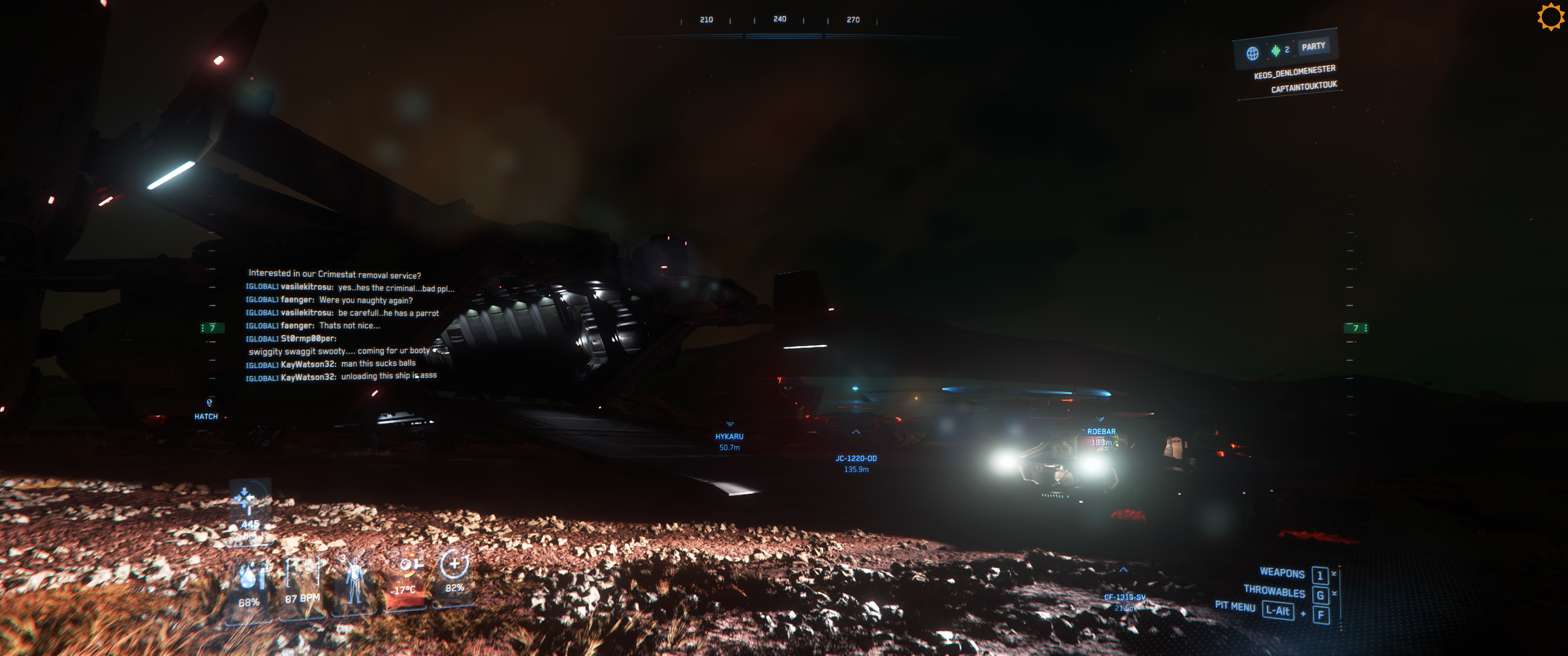Click the circular health cross icon

454,564
